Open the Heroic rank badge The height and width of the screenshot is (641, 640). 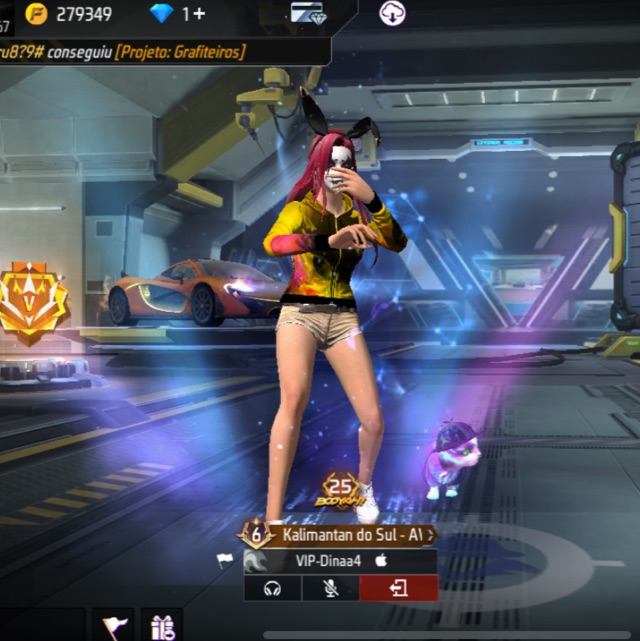tap(30, 301)
